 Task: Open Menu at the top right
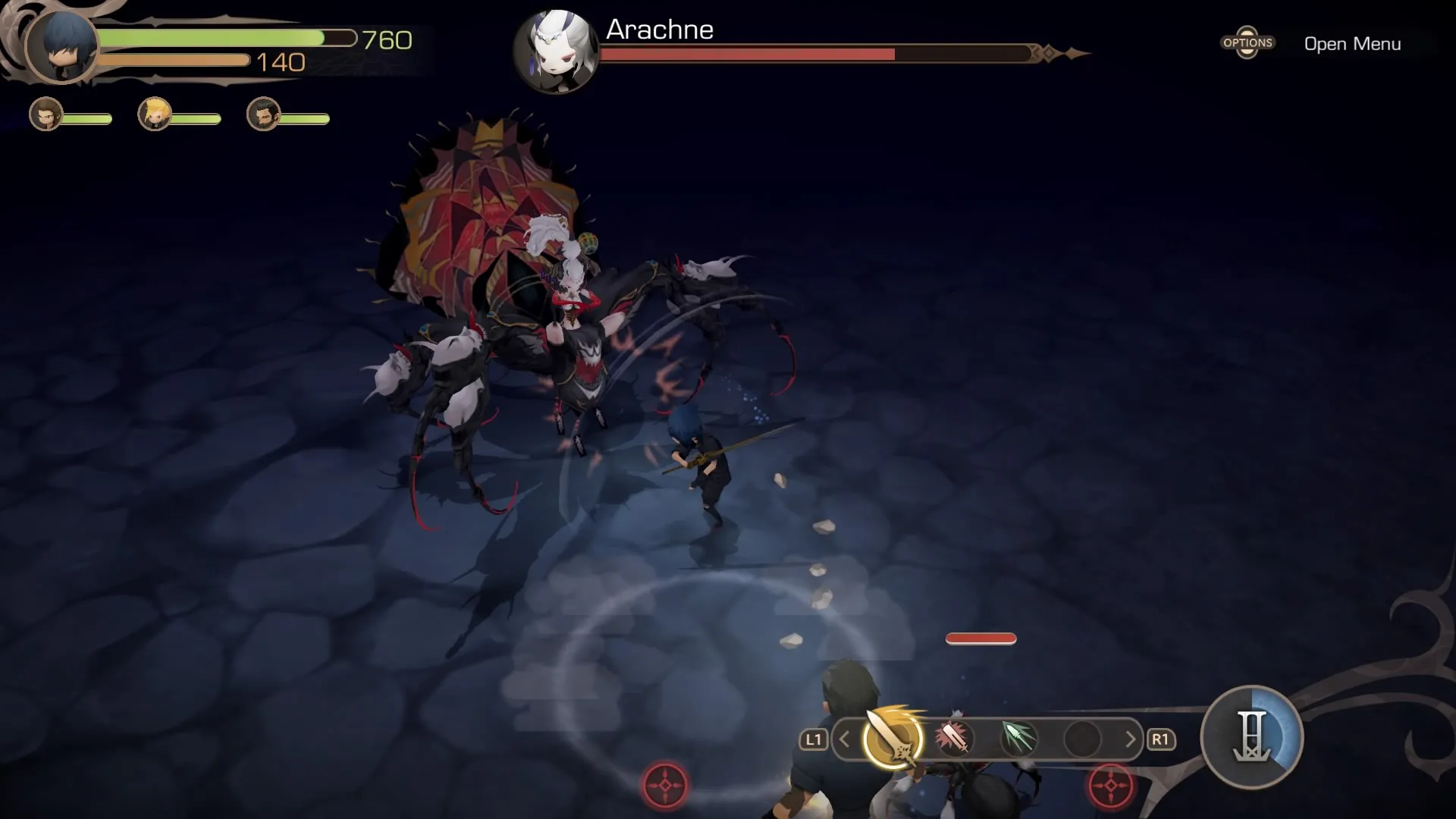pos(1351,44)
